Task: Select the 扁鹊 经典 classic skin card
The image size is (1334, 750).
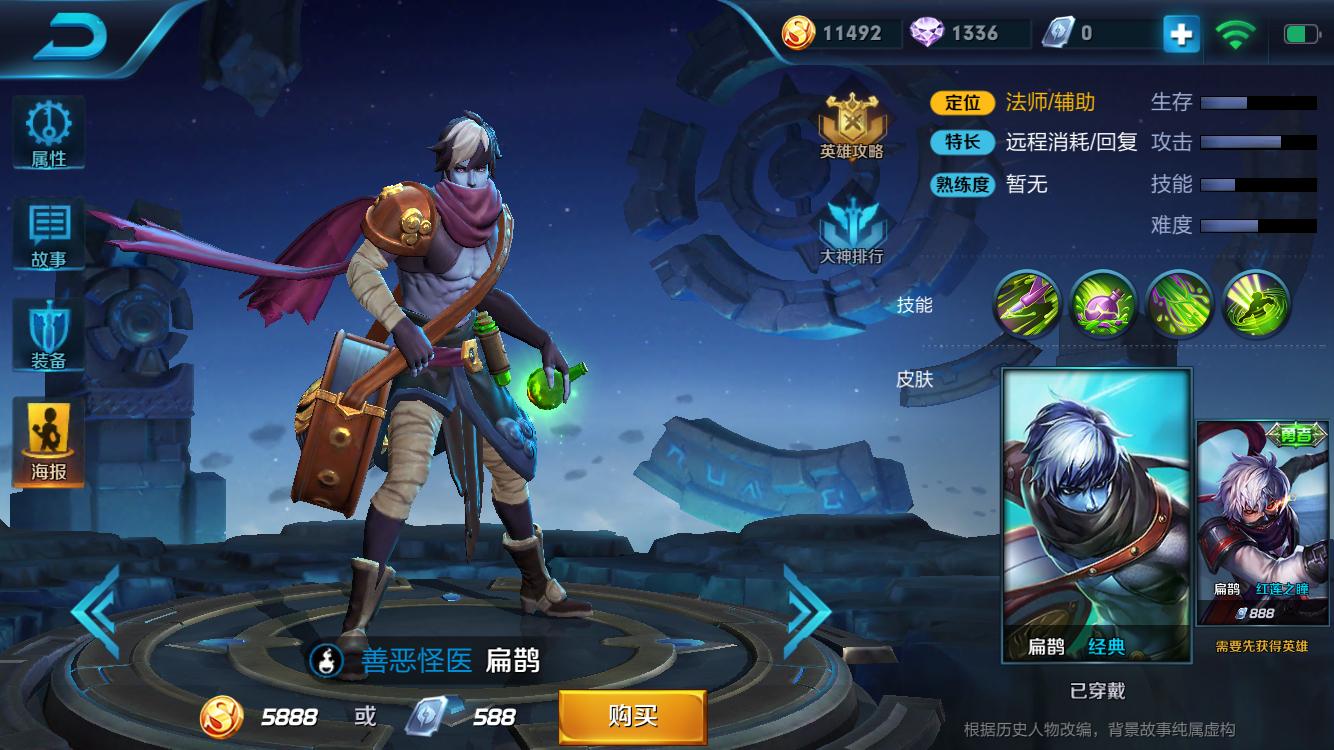Action: click(x=1096, y=515)
